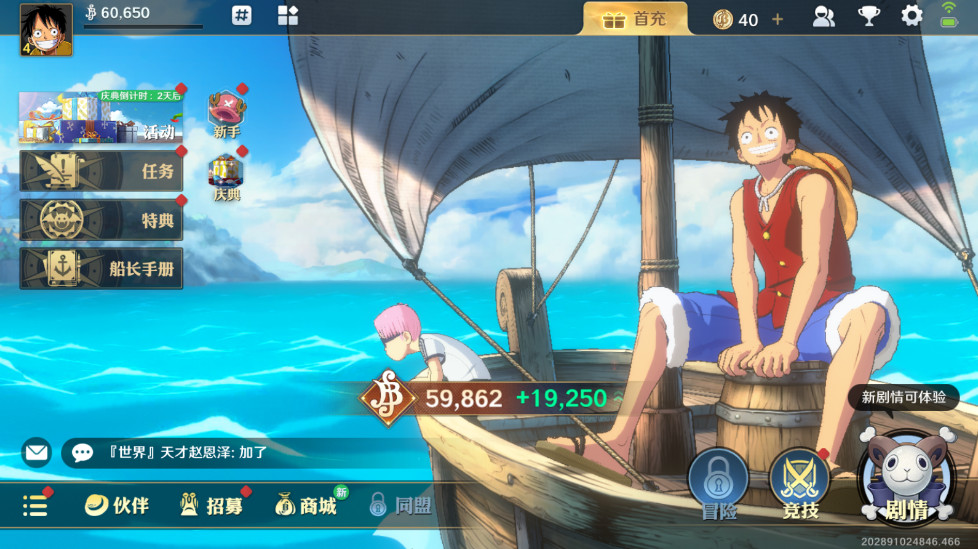Open the mail envelope icon
The width and height of the screenshot is (978, 549).
[x=36, y=453]
